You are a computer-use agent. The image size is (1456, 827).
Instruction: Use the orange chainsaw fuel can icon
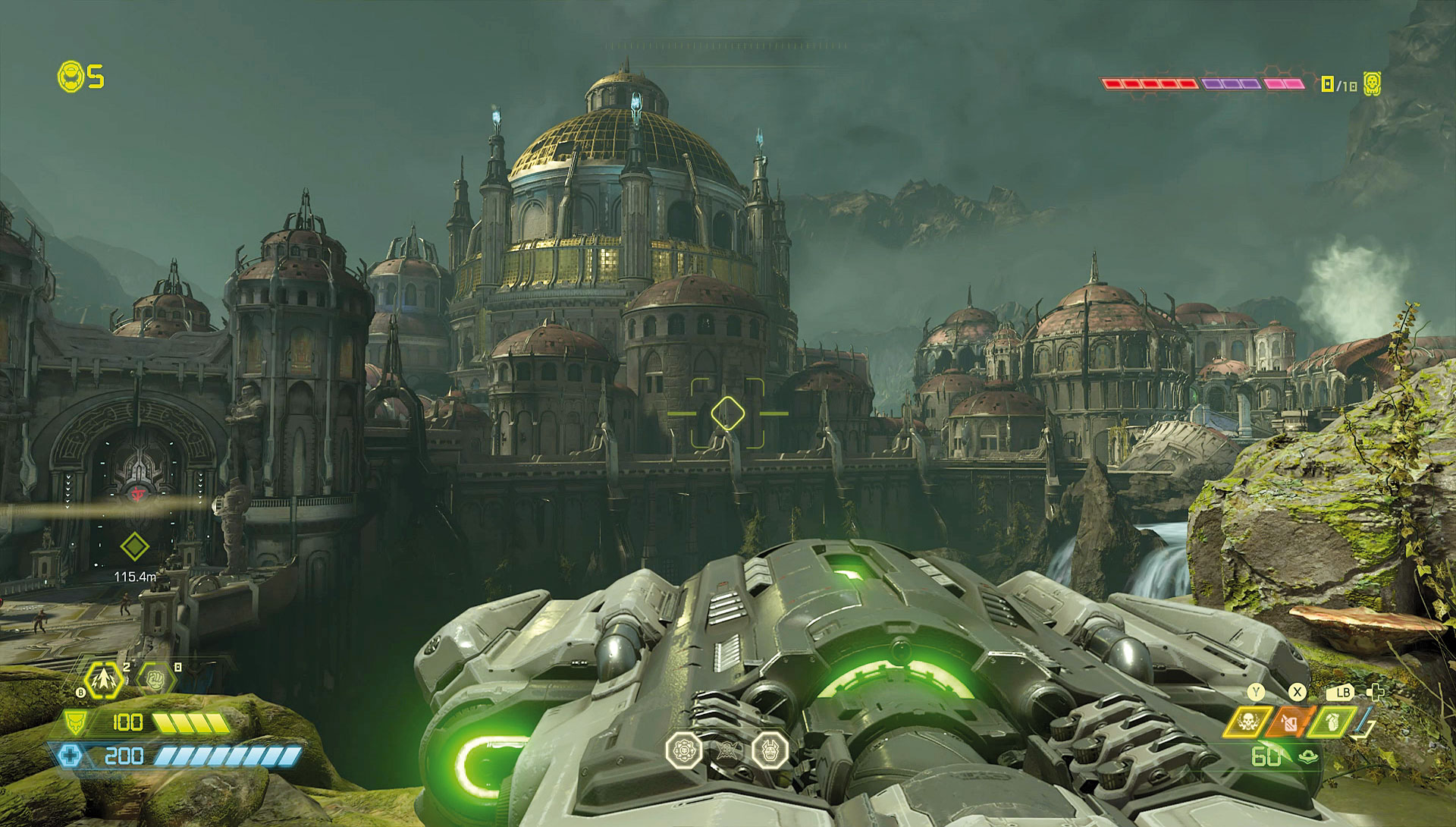pos(1288,722)
